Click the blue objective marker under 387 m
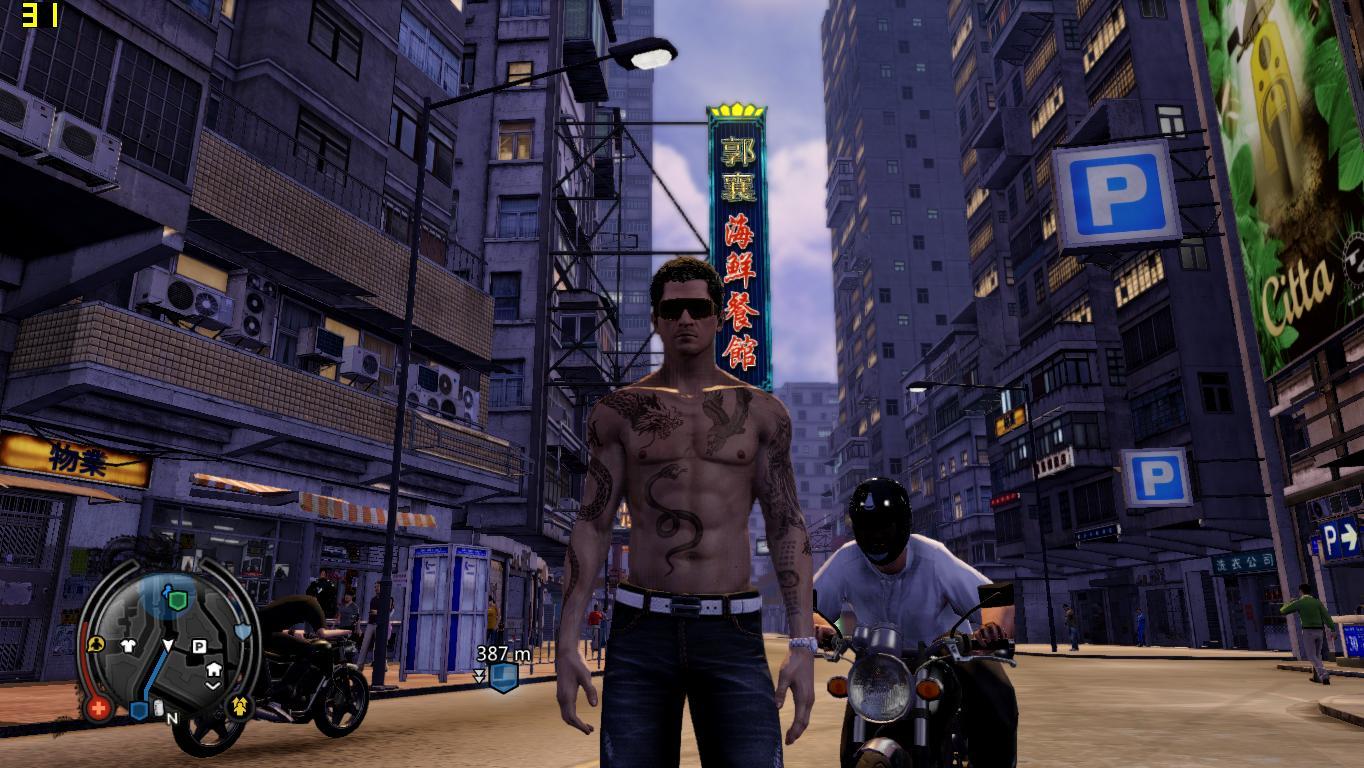 click(503, 678)
